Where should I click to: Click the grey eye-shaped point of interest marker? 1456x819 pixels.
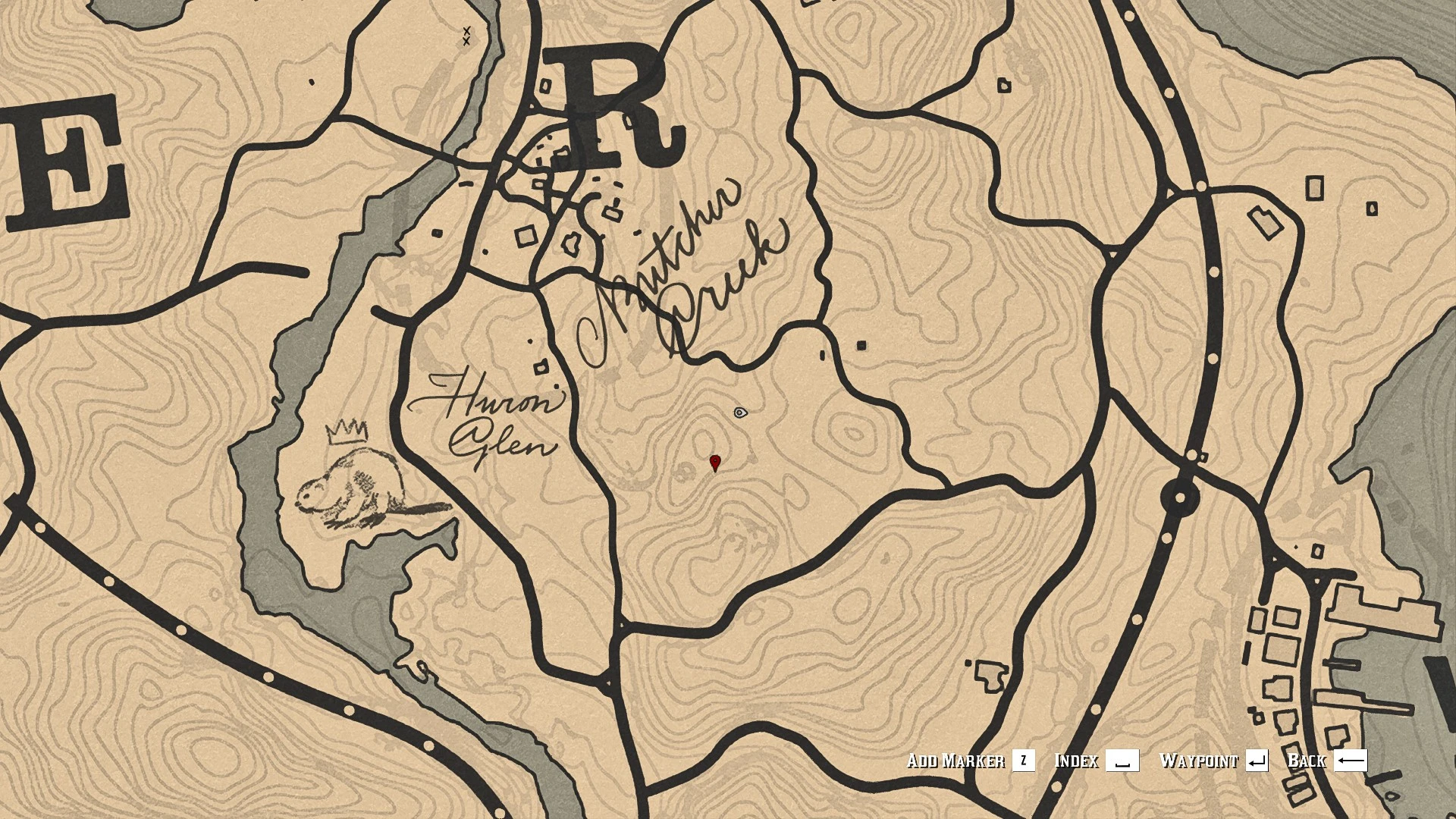pyautogui.click(x=741, y=413)
